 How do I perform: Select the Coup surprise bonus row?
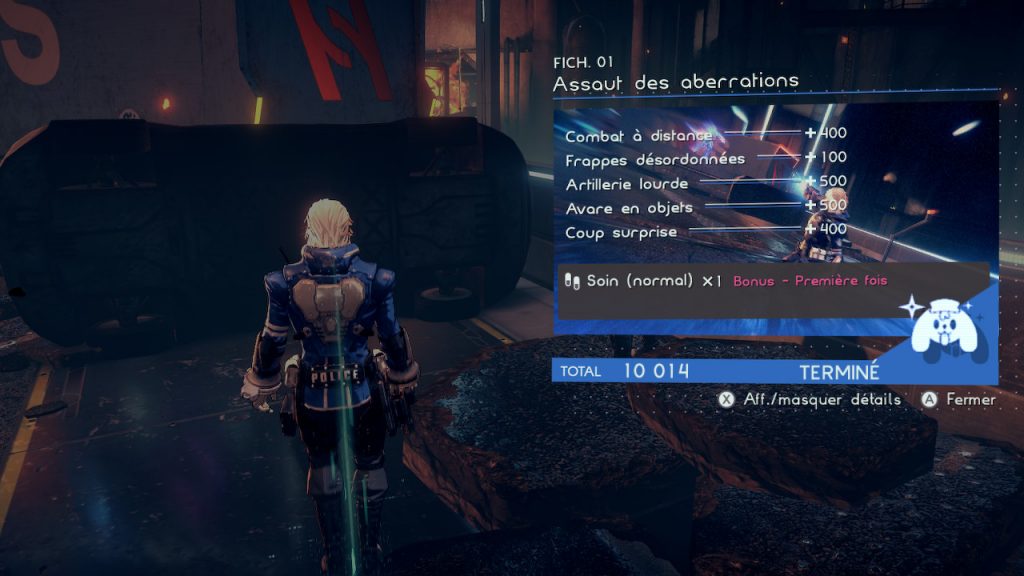click(x=621, y=232)
